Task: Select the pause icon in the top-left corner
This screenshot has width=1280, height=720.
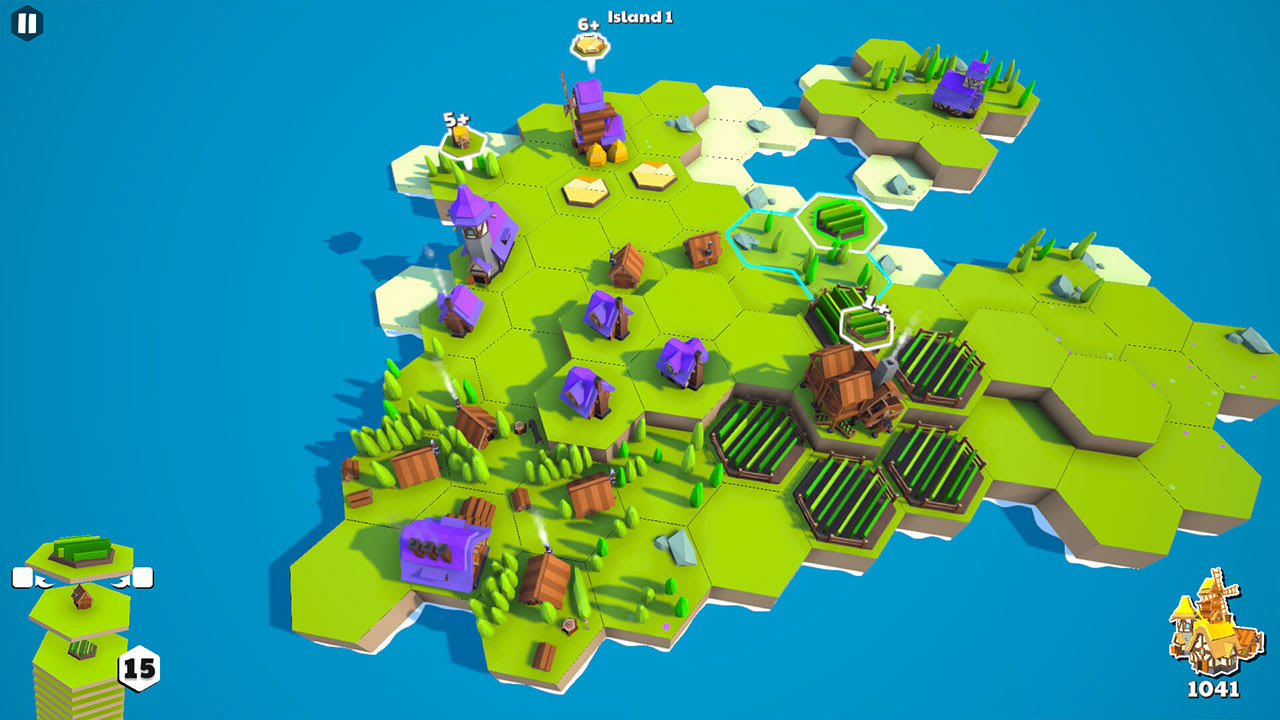Action: (26, 21)
